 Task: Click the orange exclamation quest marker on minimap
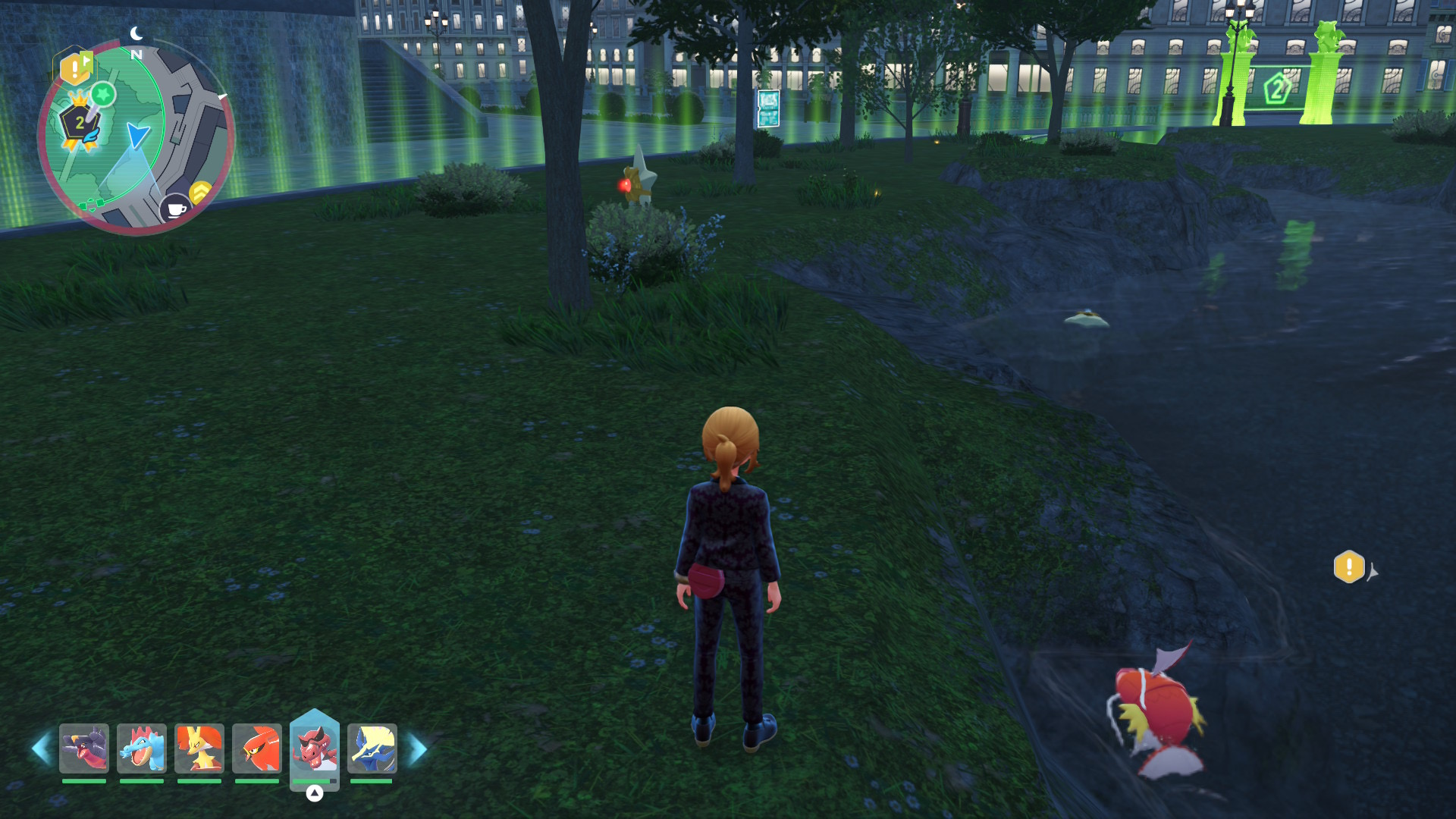(75, 70)
